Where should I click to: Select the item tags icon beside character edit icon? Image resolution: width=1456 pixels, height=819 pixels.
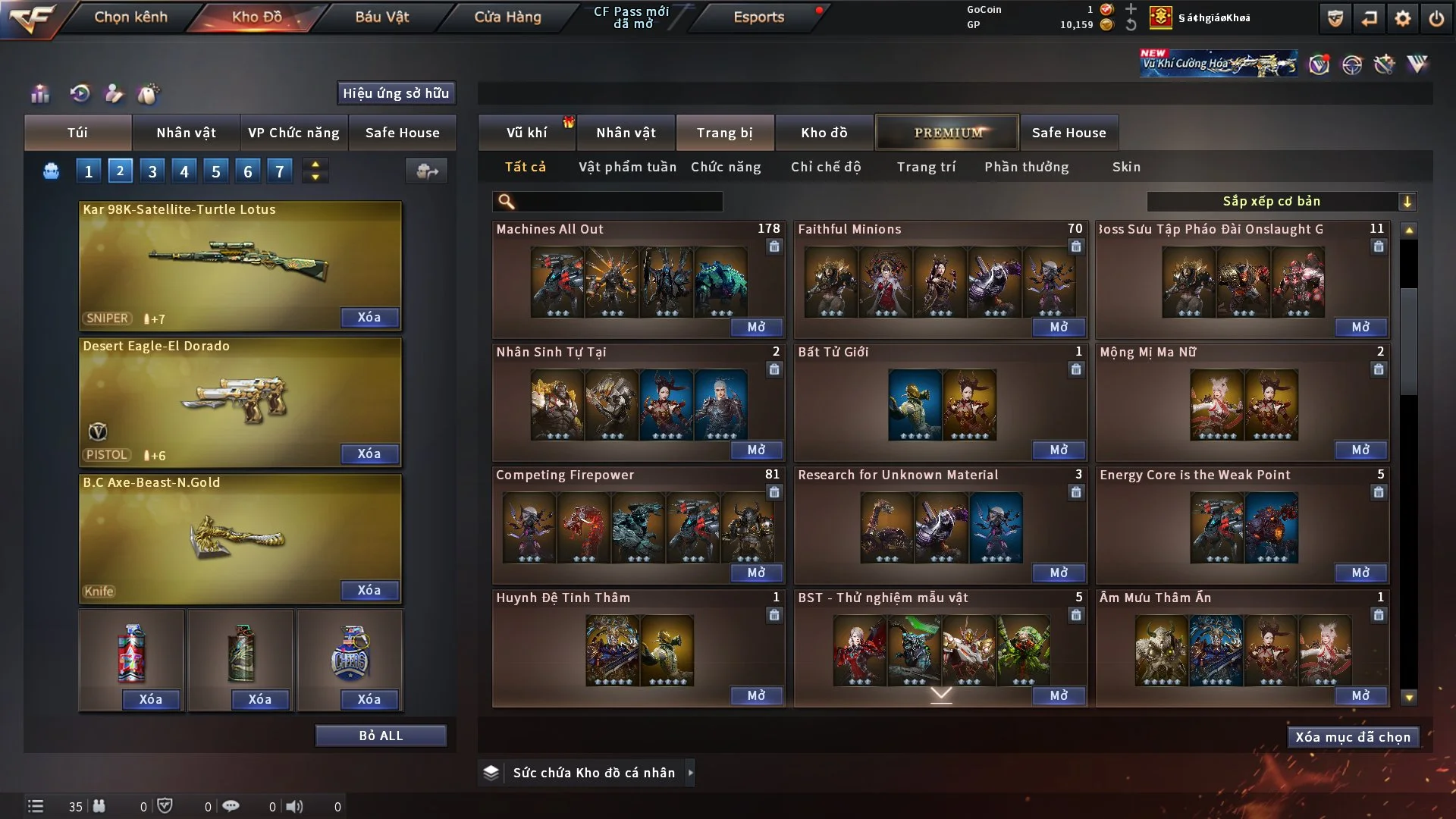149,93
